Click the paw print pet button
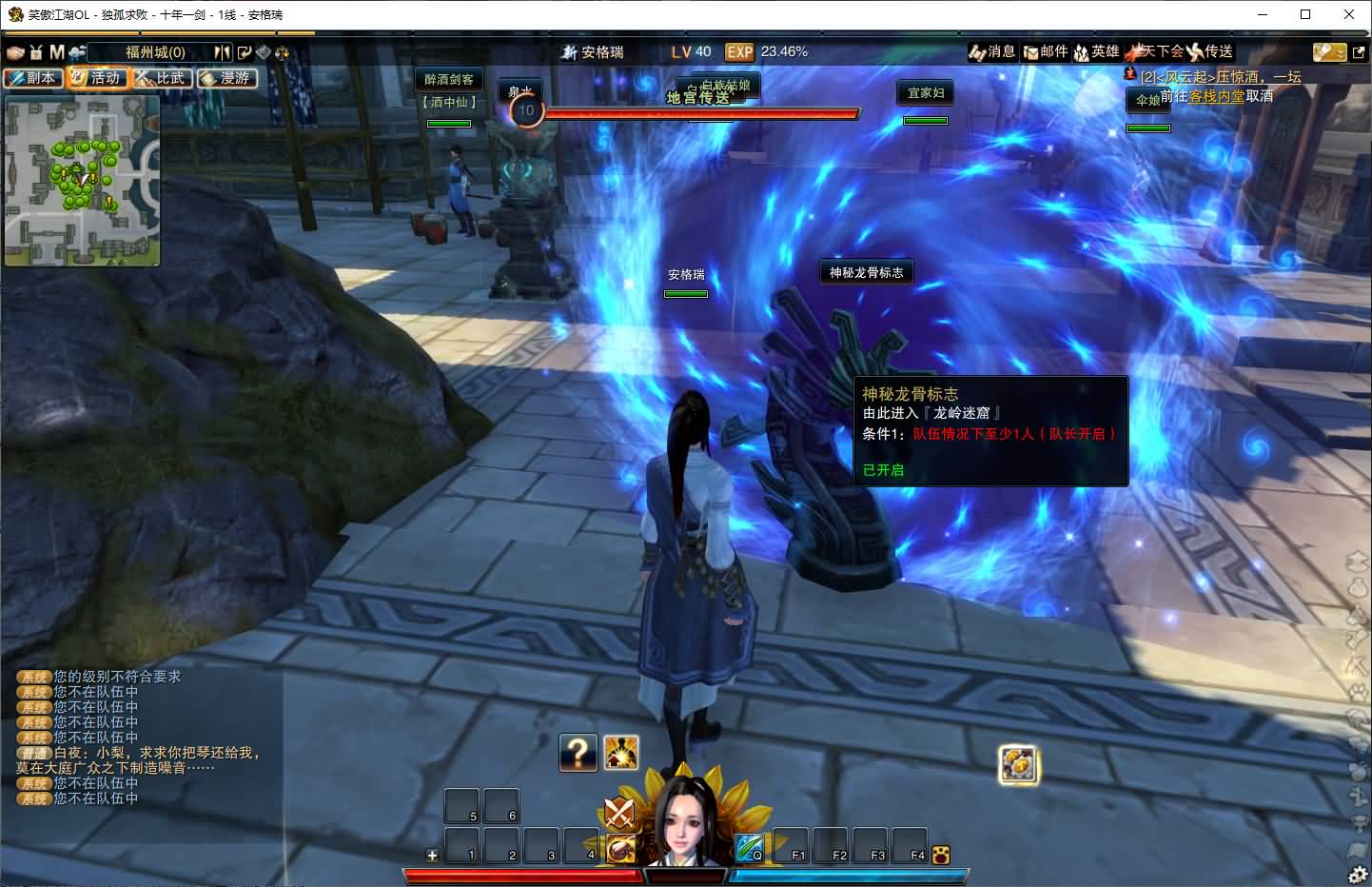Screen dimensions: 1372x887 pos(941,855)
